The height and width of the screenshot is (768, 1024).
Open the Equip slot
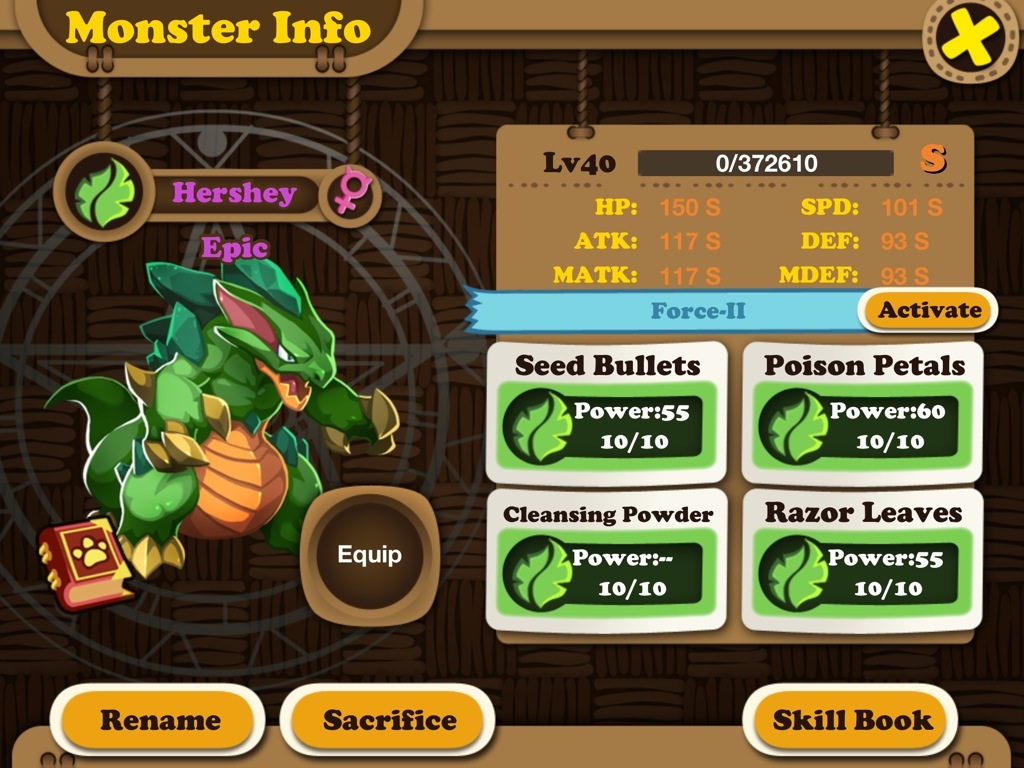pos(369,555)
